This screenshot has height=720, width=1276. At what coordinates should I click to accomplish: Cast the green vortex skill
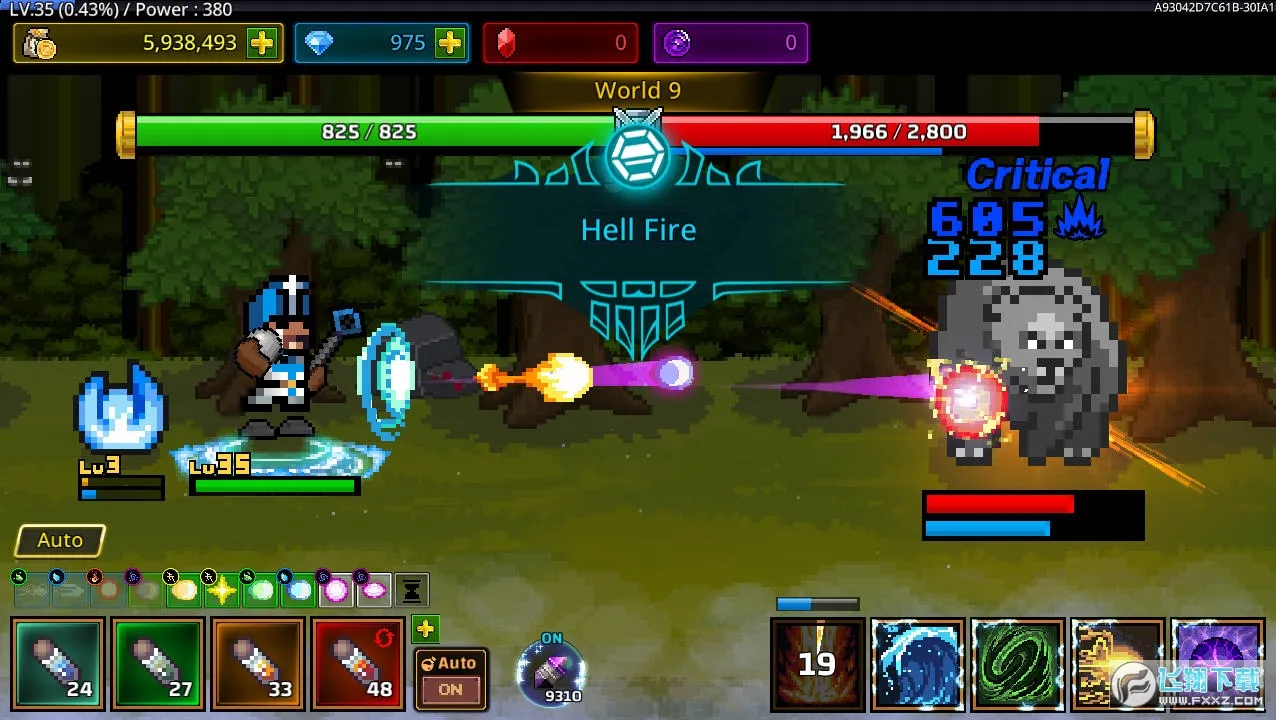1017,664
